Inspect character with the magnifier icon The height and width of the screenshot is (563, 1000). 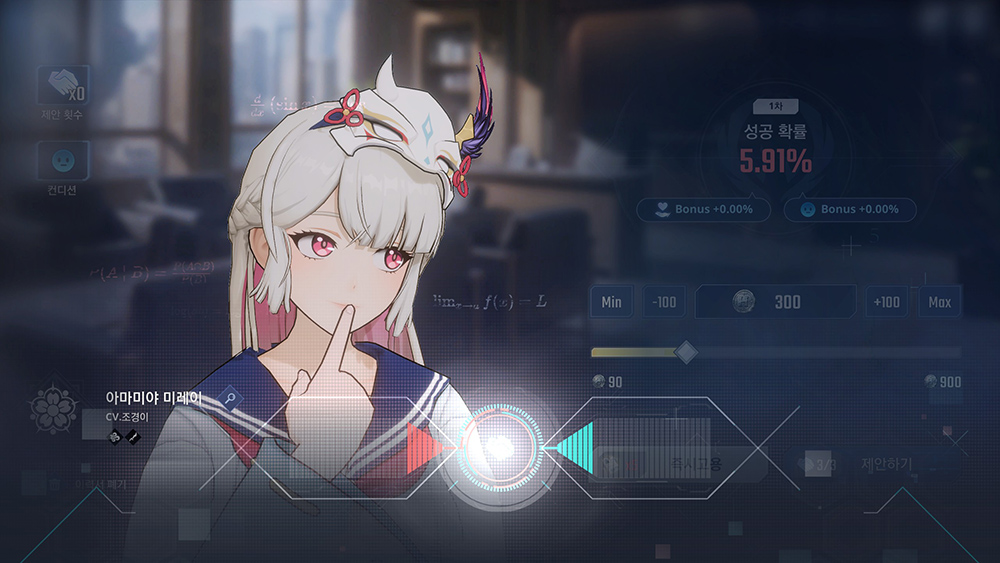tap(231, 399)
